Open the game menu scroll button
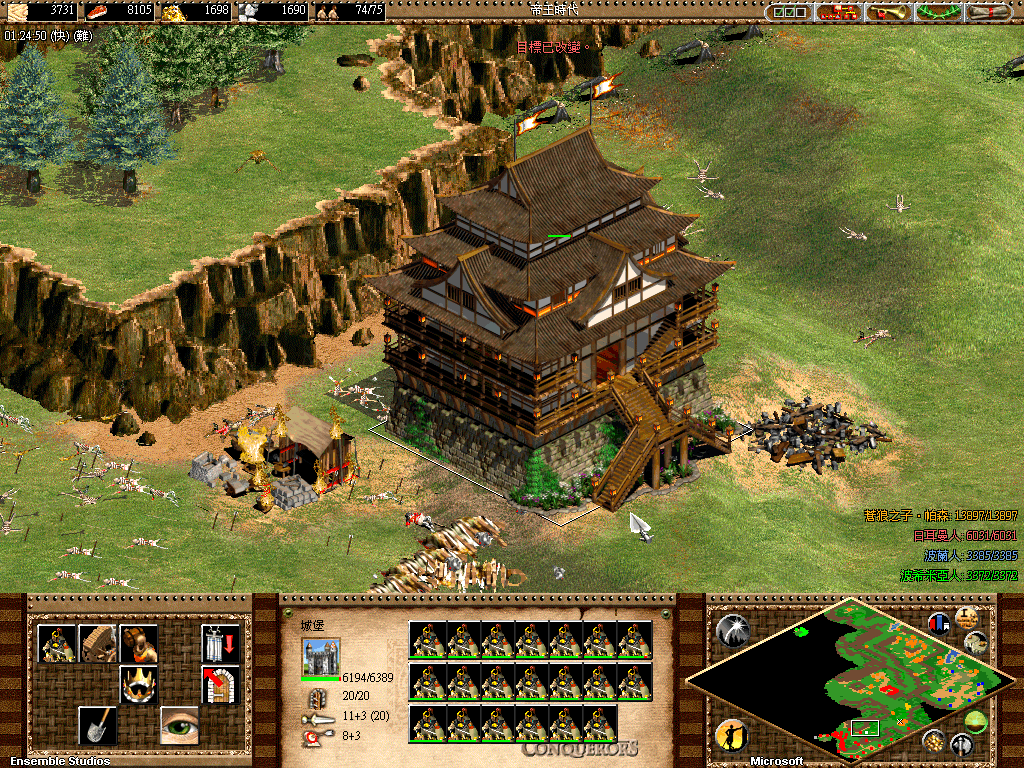 (989, 12)
